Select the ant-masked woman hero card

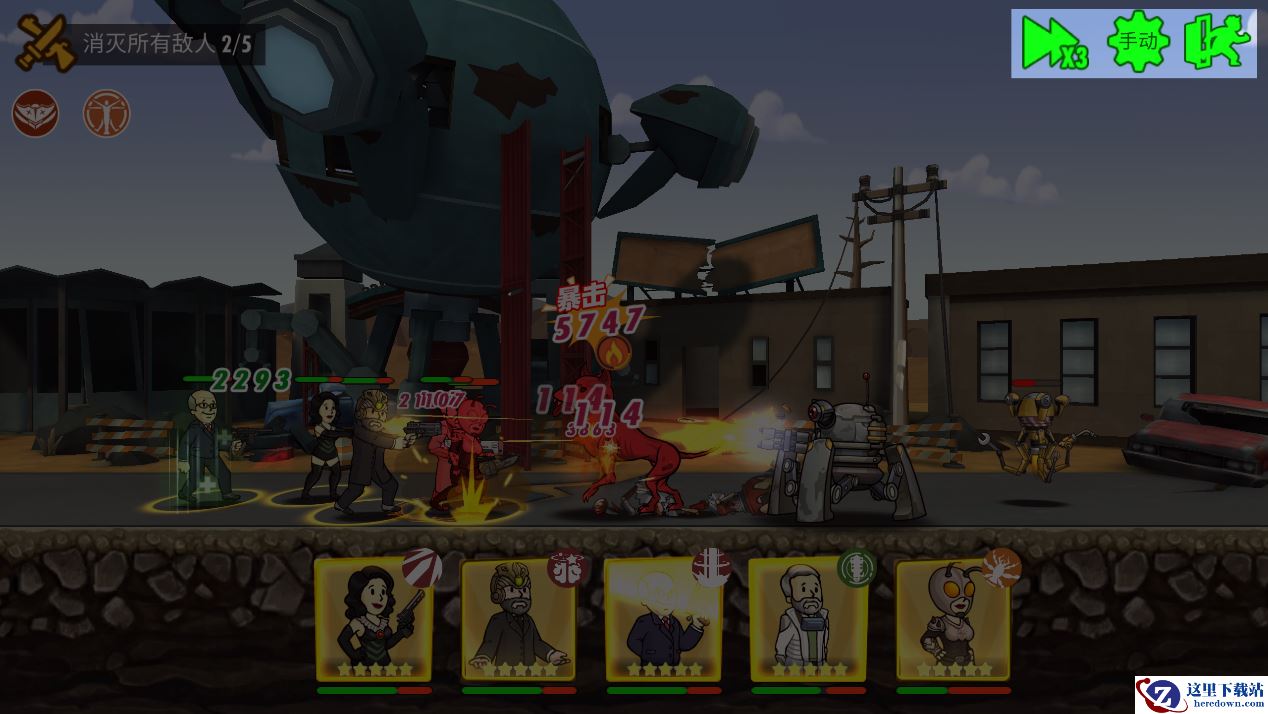click(951, 619)
